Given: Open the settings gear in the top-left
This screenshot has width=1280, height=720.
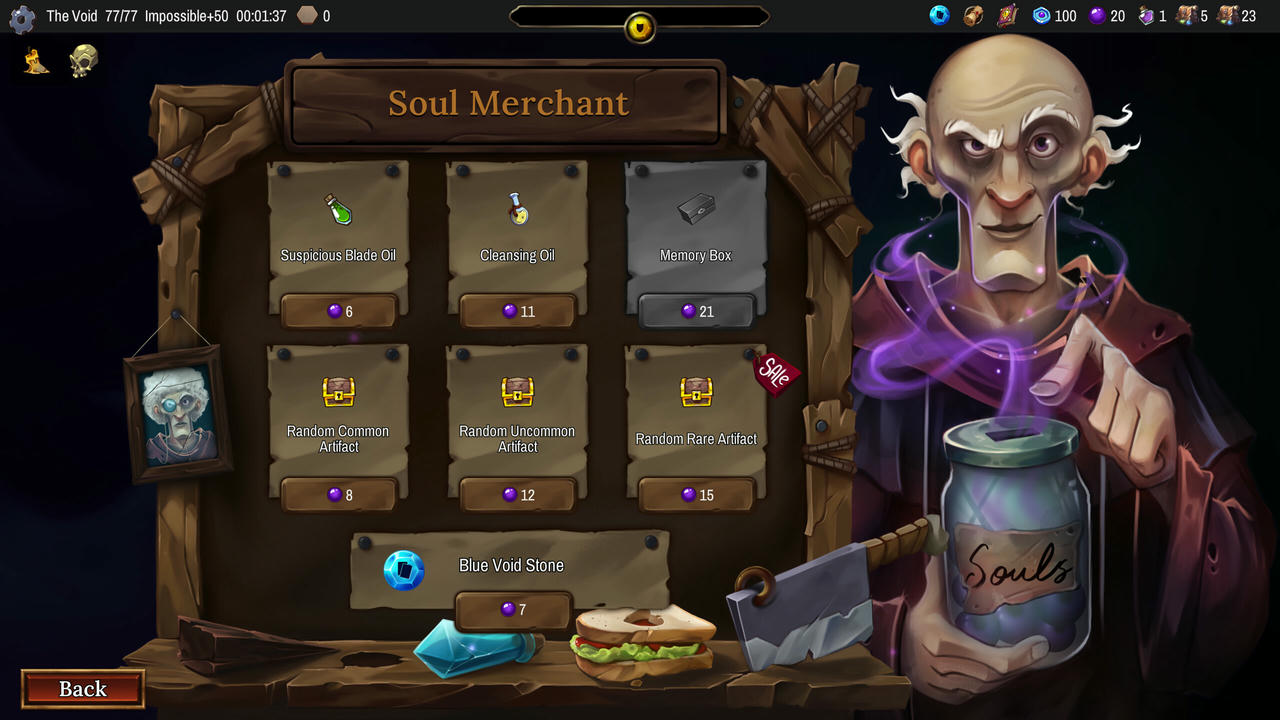Looking at the screenshot, I should [21, 19].
